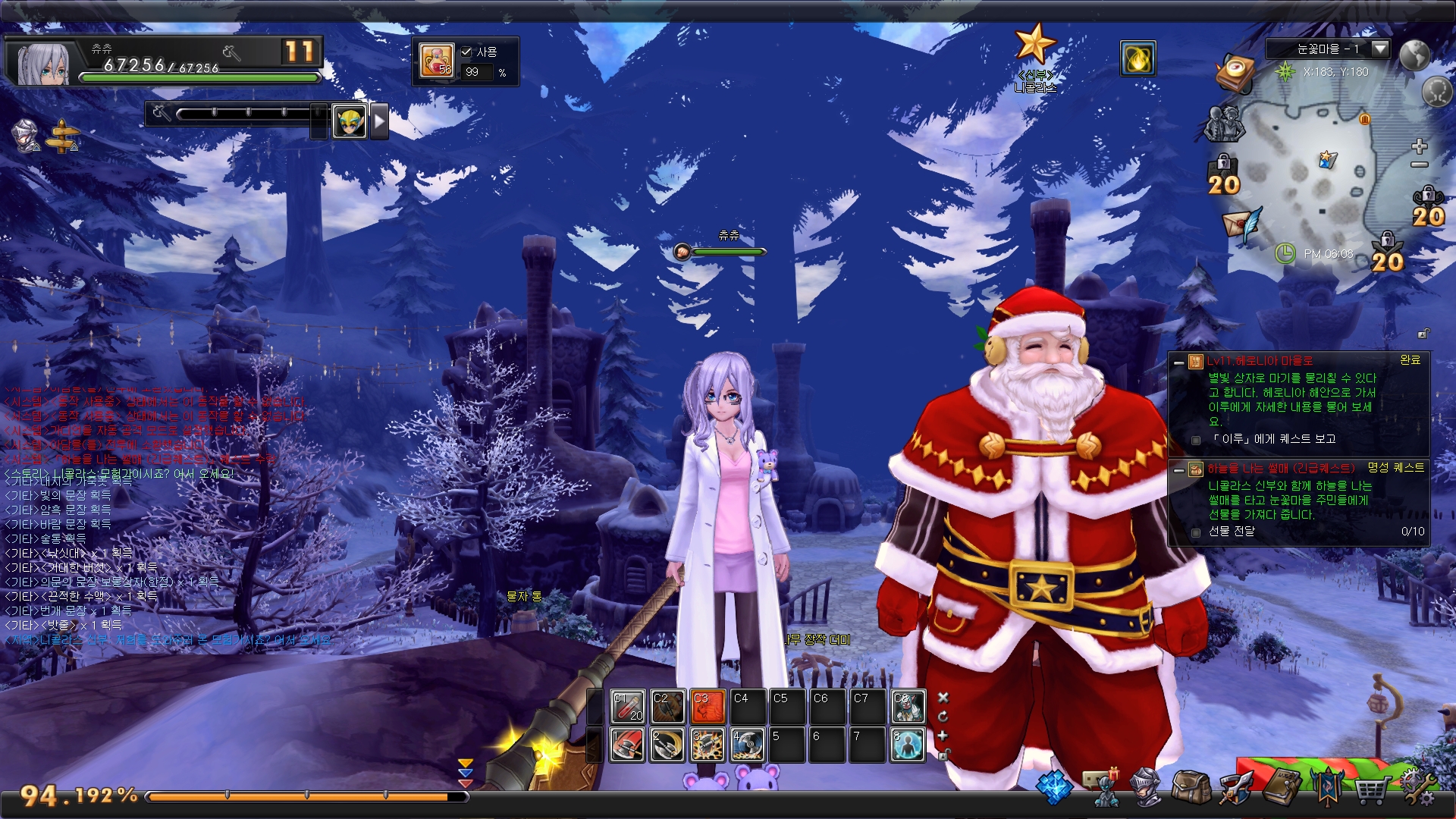
Task: Open the 눈꽃마을 - 1 channel dropdown
Action: [x=1380, y=51]
